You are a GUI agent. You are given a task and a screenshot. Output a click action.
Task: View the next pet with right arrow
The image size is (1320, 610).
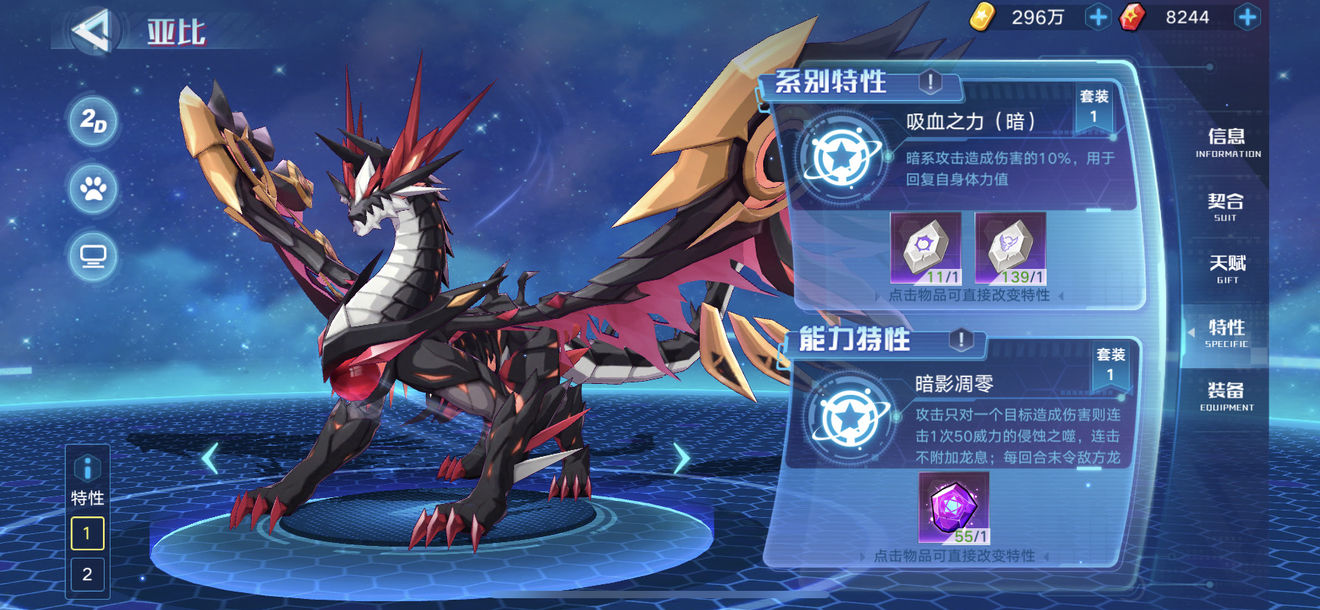coord(681,459)
